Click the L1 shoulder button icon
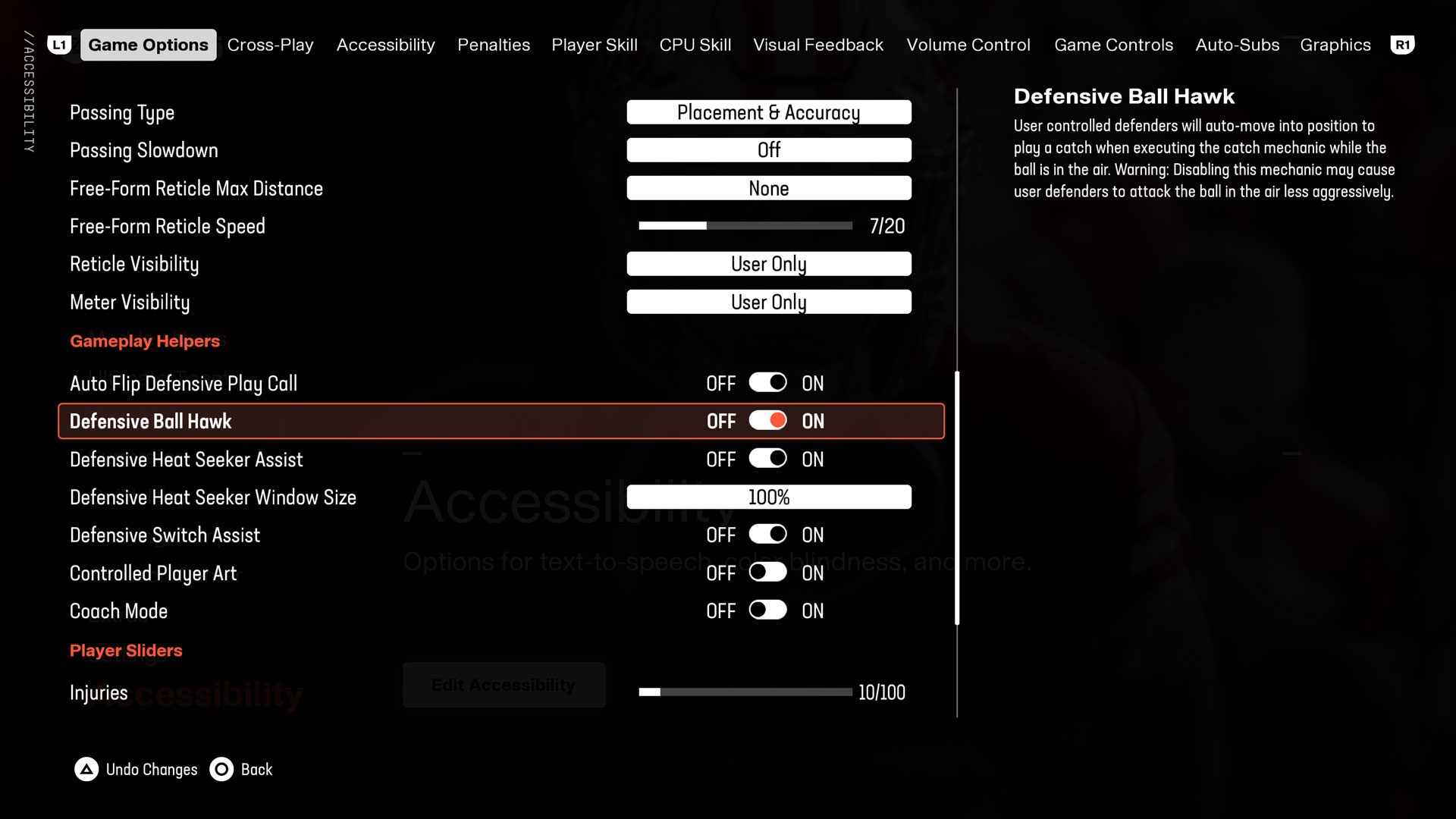 (x=60, y=44)
